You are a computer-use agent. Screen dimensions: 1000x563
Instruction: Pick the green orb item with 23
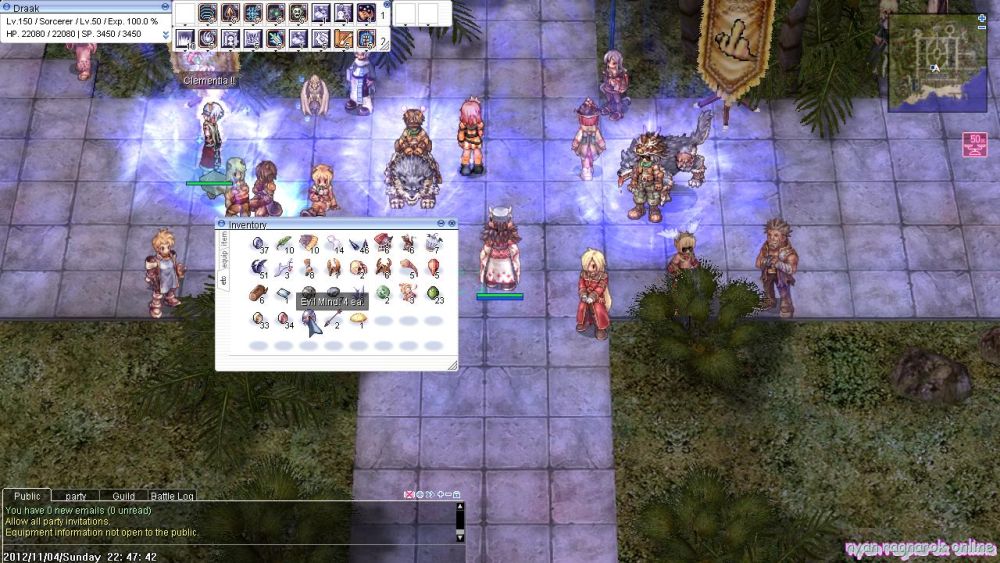pos(433,293)
